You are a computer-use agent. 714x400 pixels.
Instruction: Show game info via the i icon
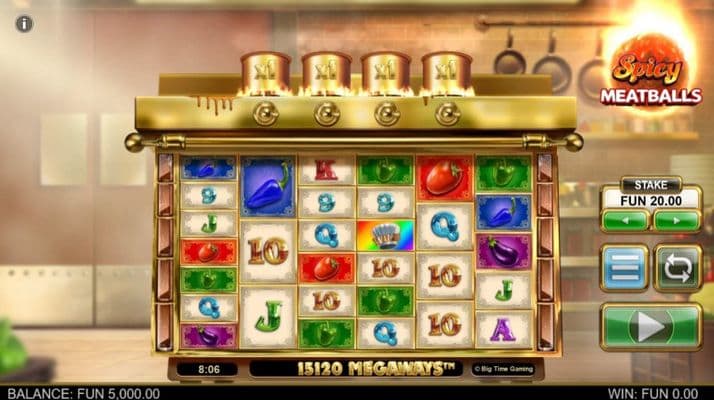coord(24,23)
